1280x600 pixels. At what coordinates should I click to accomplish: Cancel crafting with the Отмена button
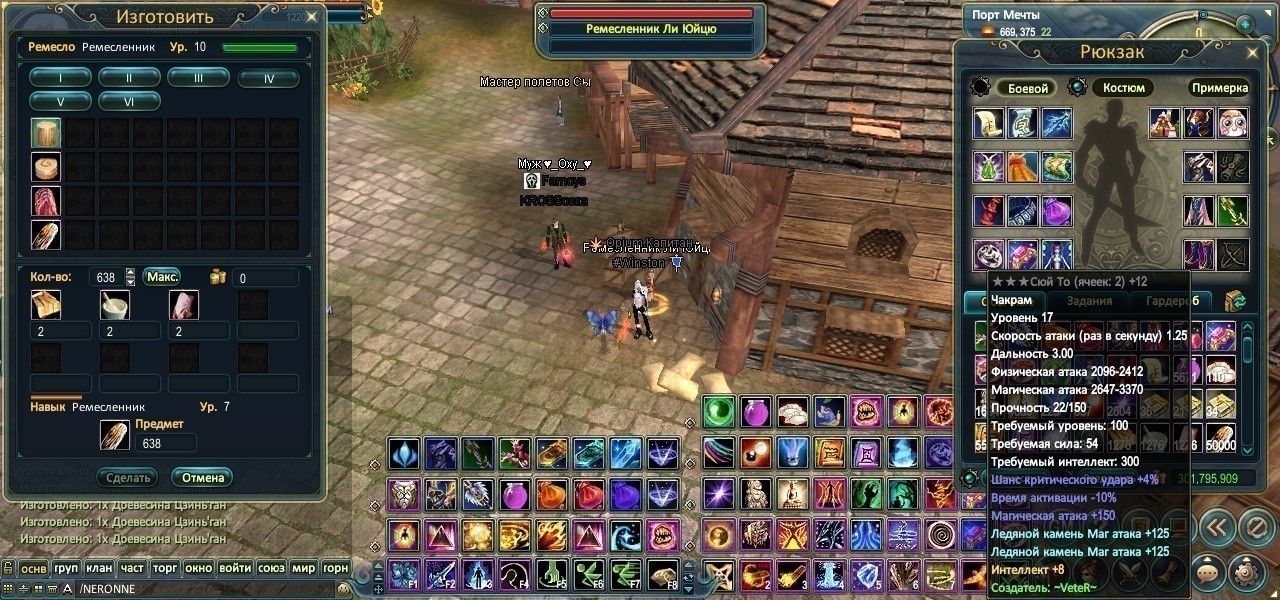202,477
